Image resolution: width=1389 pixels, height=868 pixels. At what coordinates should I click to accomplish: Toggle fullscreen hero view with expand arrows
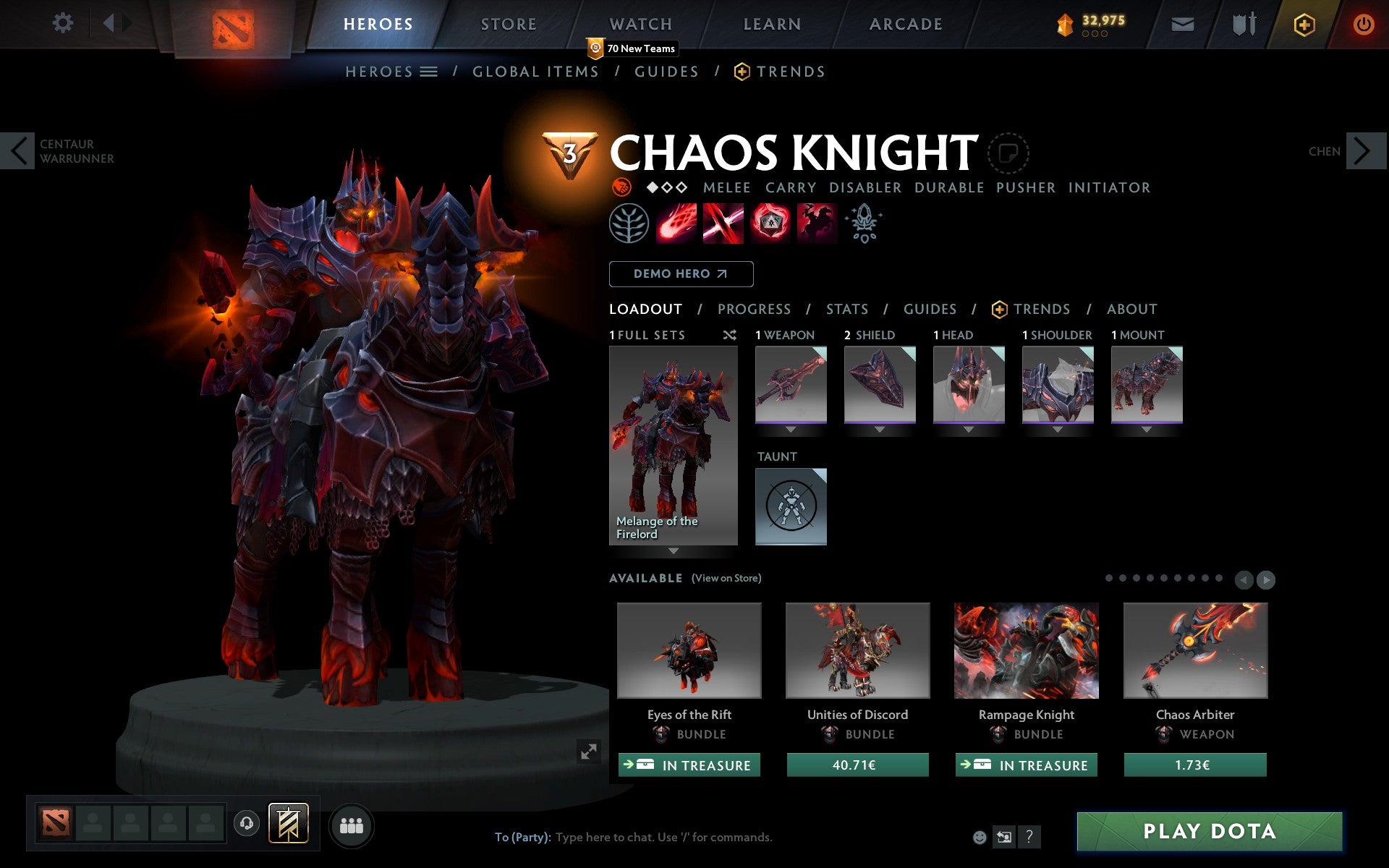[588, 752]
